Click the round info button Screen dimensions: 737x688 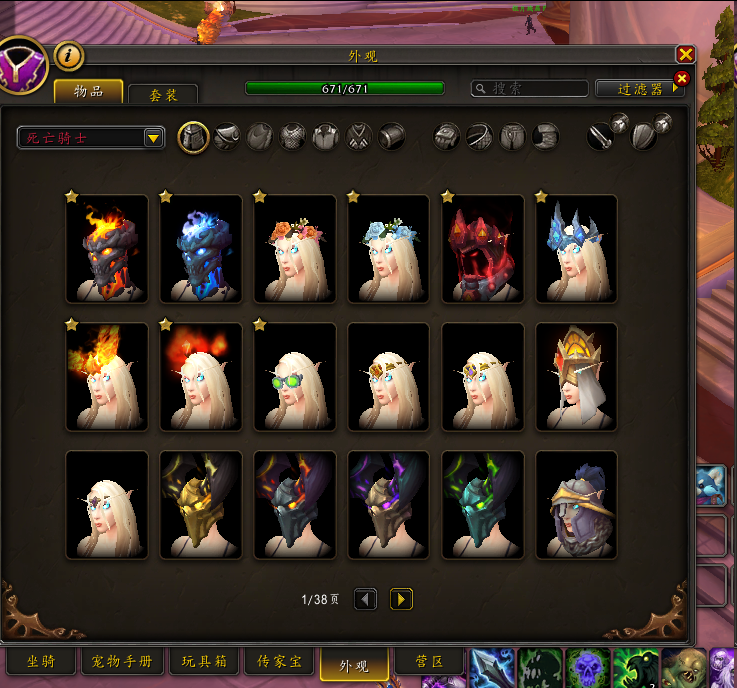[x=69, y=56]
